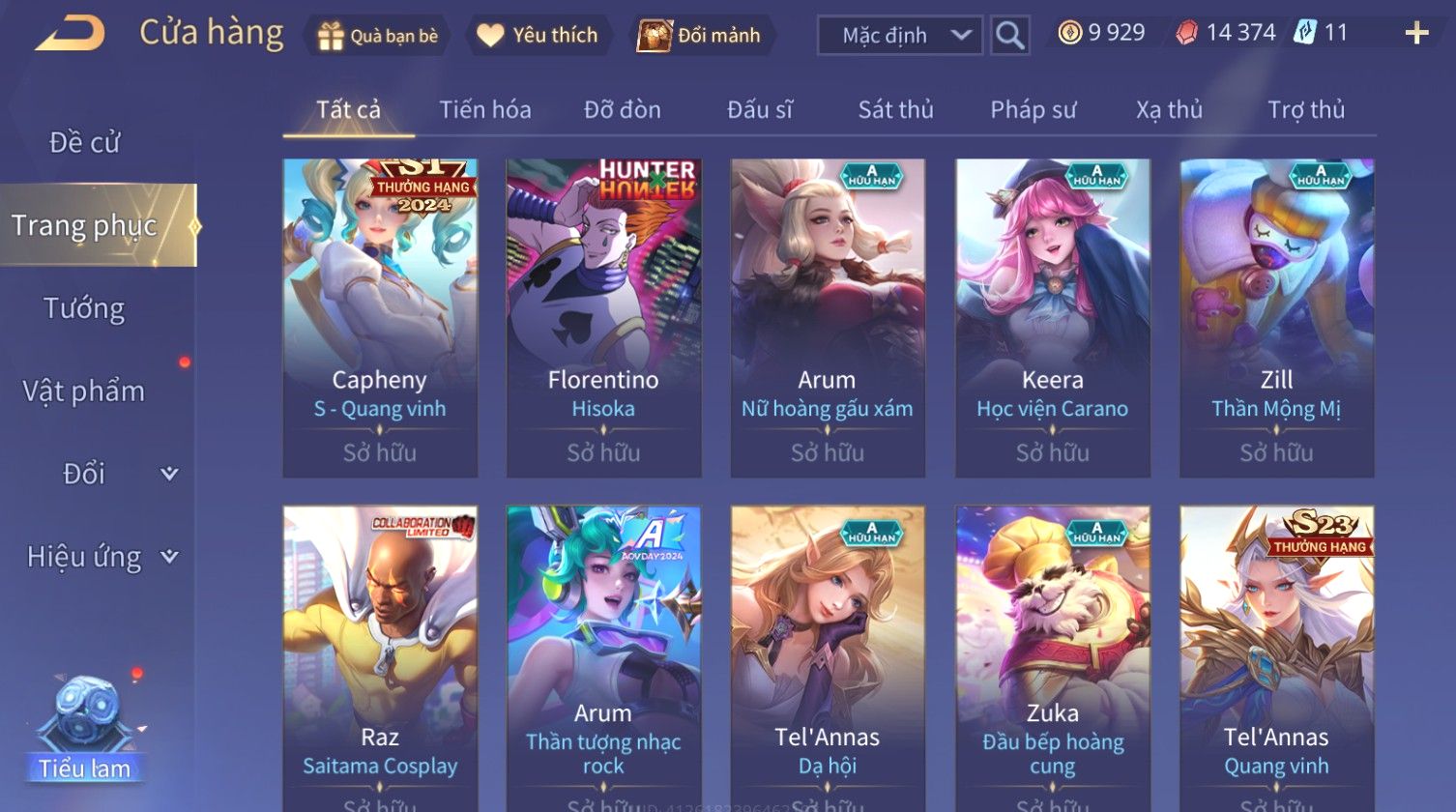Choose the Raz Saitama Cosplay skin card
This screenshot has width=1456, height=812.
380,657
